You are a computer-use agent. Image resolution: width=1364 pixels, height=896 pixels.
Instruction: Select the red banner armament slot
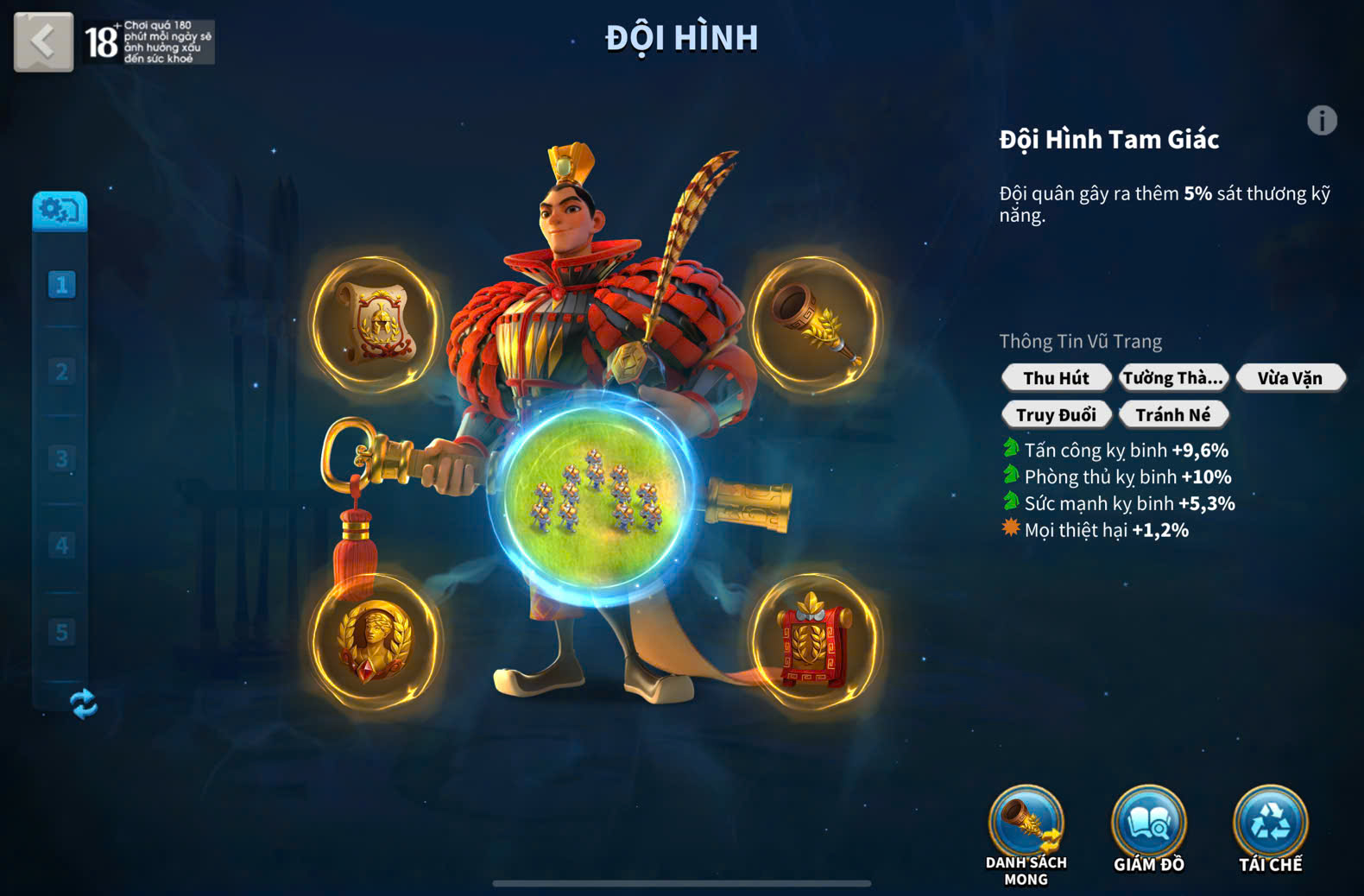point(814,640)
